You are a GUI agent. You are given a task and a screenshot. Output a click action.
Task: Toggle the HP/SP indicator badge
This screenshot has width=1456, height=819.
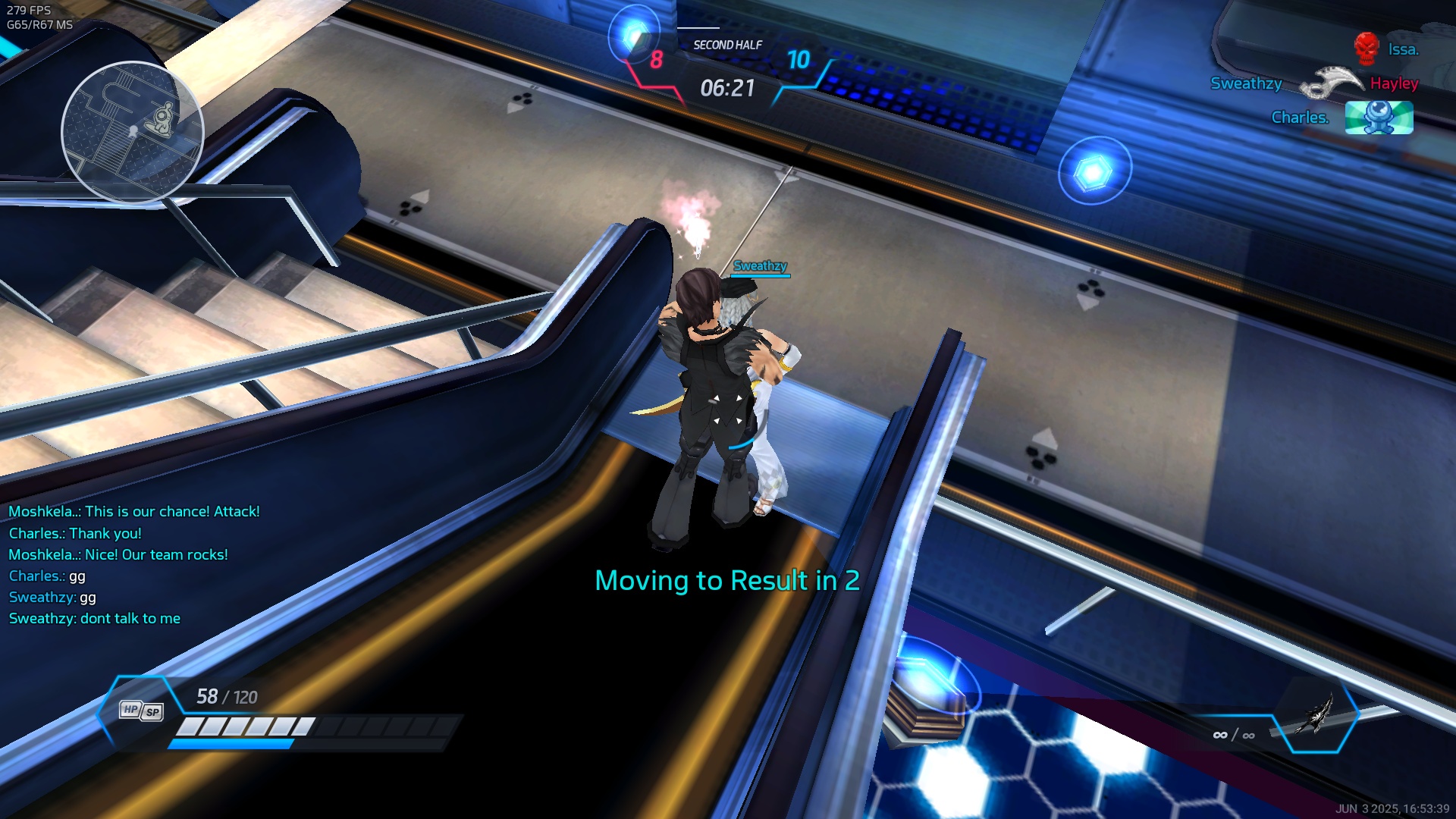(142, 711)
